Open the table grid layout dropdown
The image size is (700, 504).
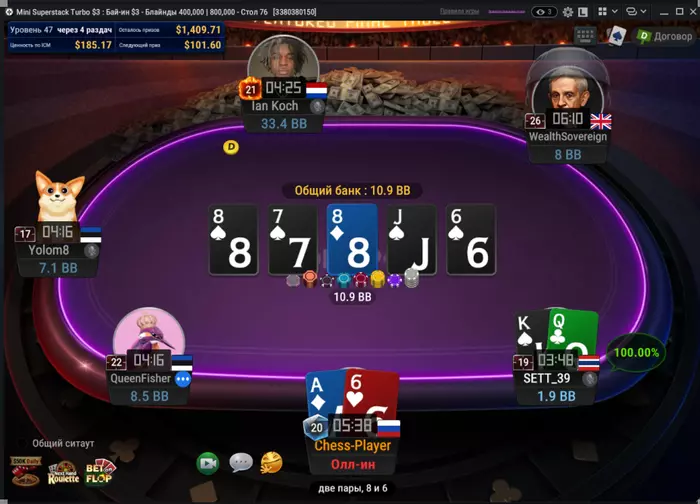click(608, 11)
